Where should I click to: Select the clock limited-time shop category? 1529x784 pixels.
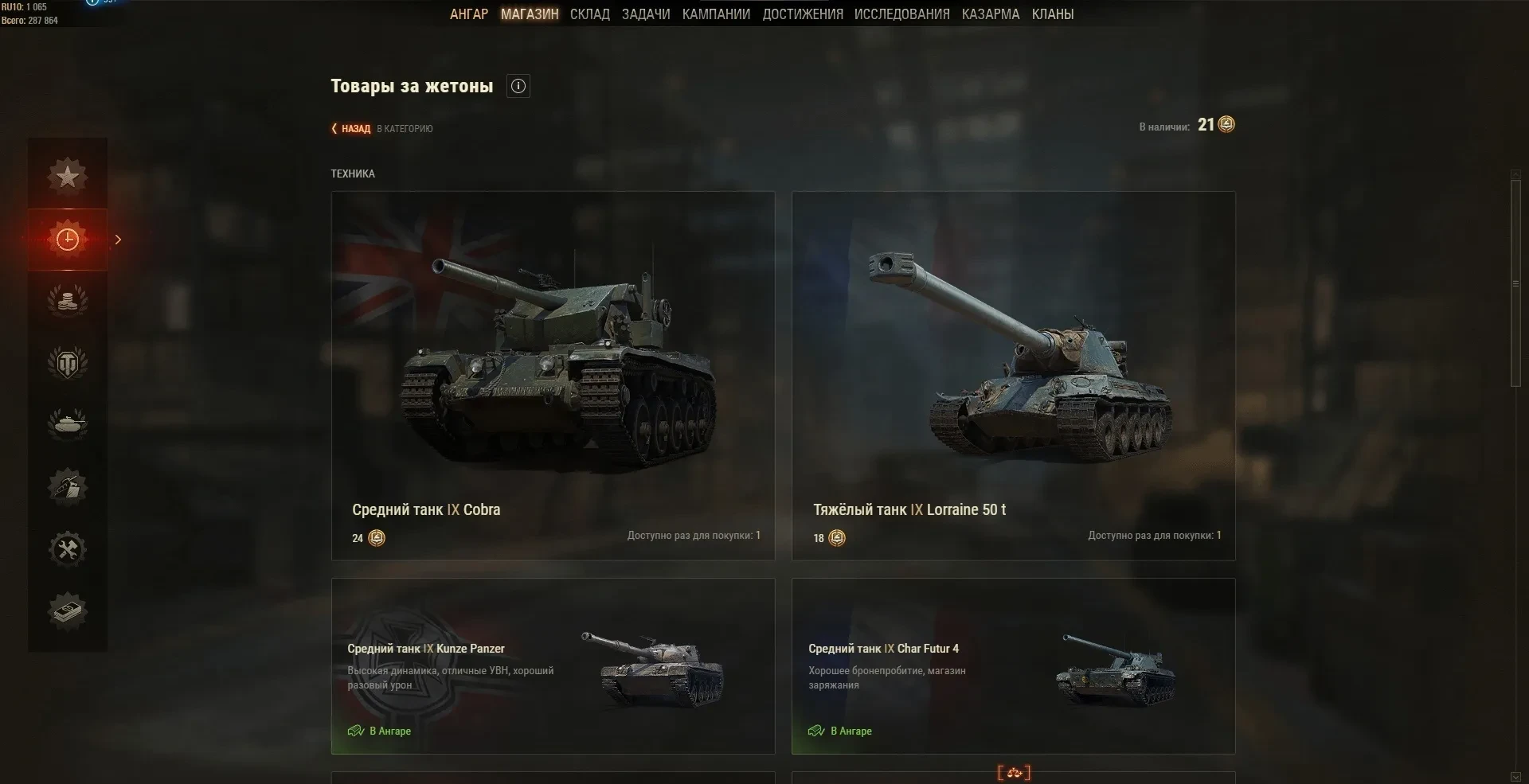(x=68, y=240)
